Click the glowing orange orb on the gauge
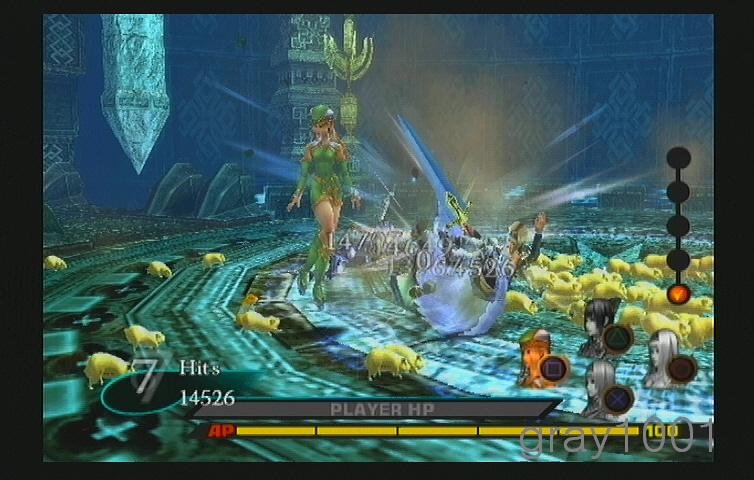Image resolution: width=754 pixels, height=480 pixels. [678, 294]
